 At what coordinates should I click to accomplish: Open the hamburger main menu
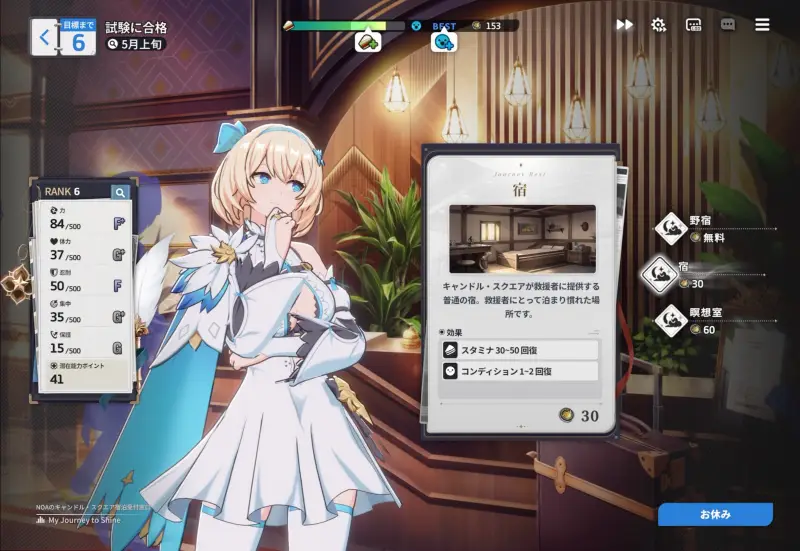pyautogui.click(x=762, y=25)
